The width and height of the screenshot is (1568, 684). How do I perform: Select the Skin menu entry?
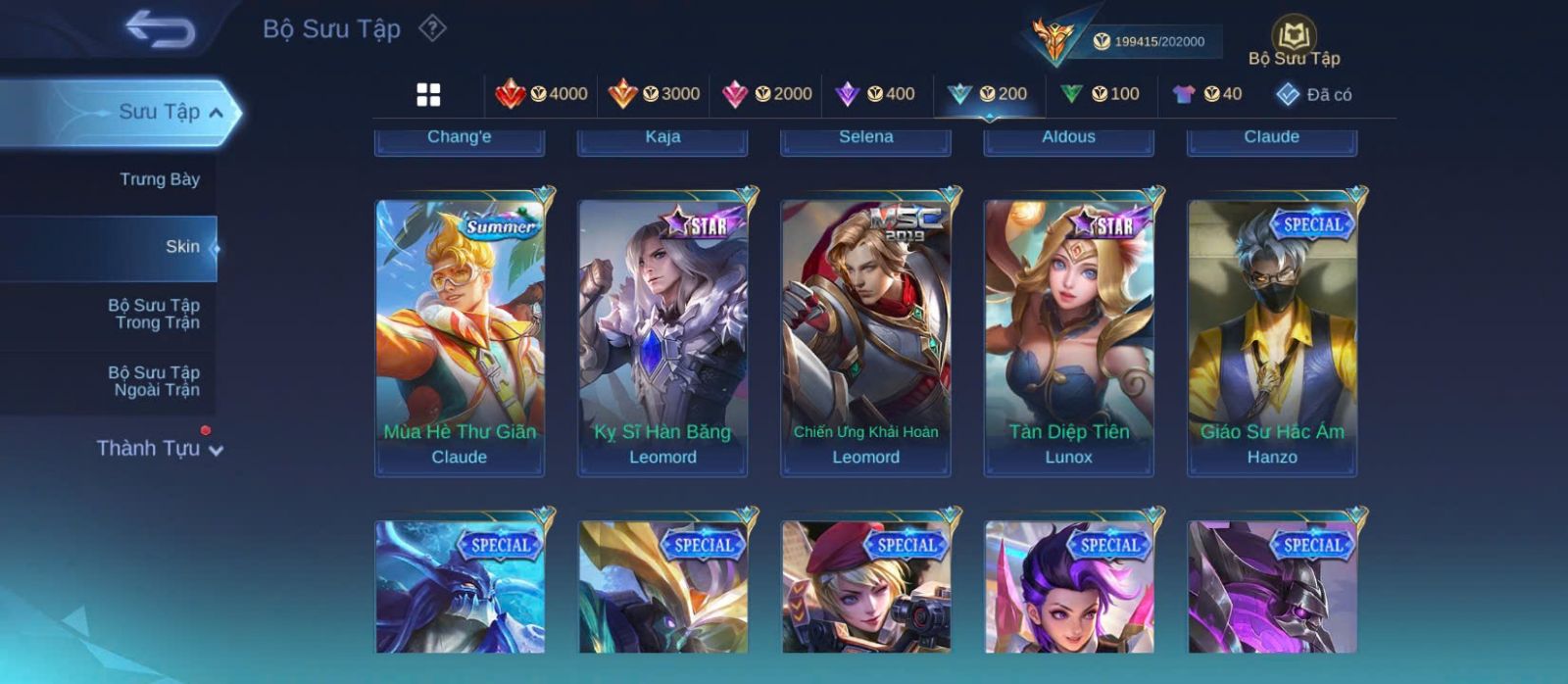(x=182, y=247)
